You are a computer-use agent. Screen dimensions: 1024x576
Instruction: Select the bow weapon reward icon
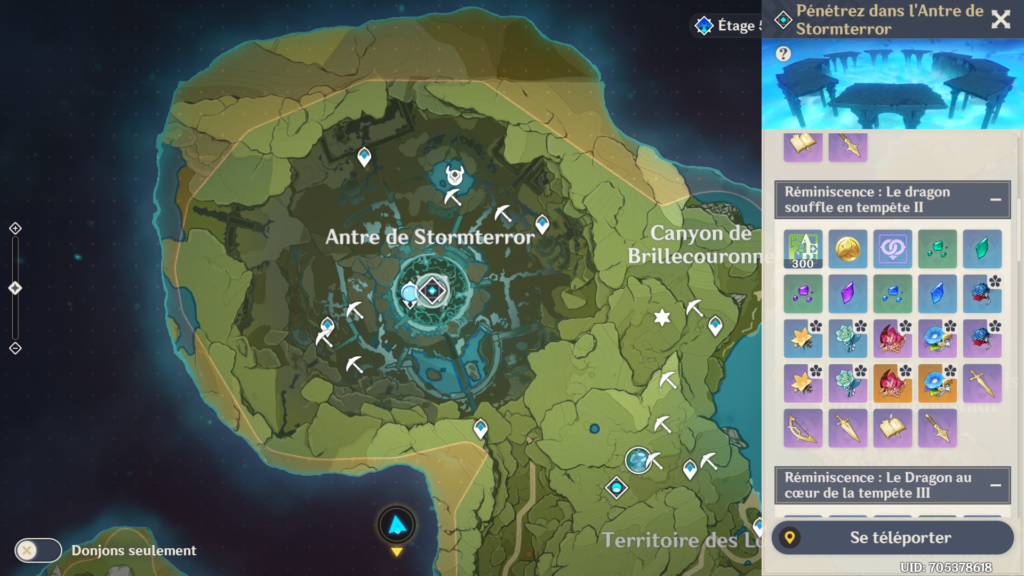click(803, 428)
